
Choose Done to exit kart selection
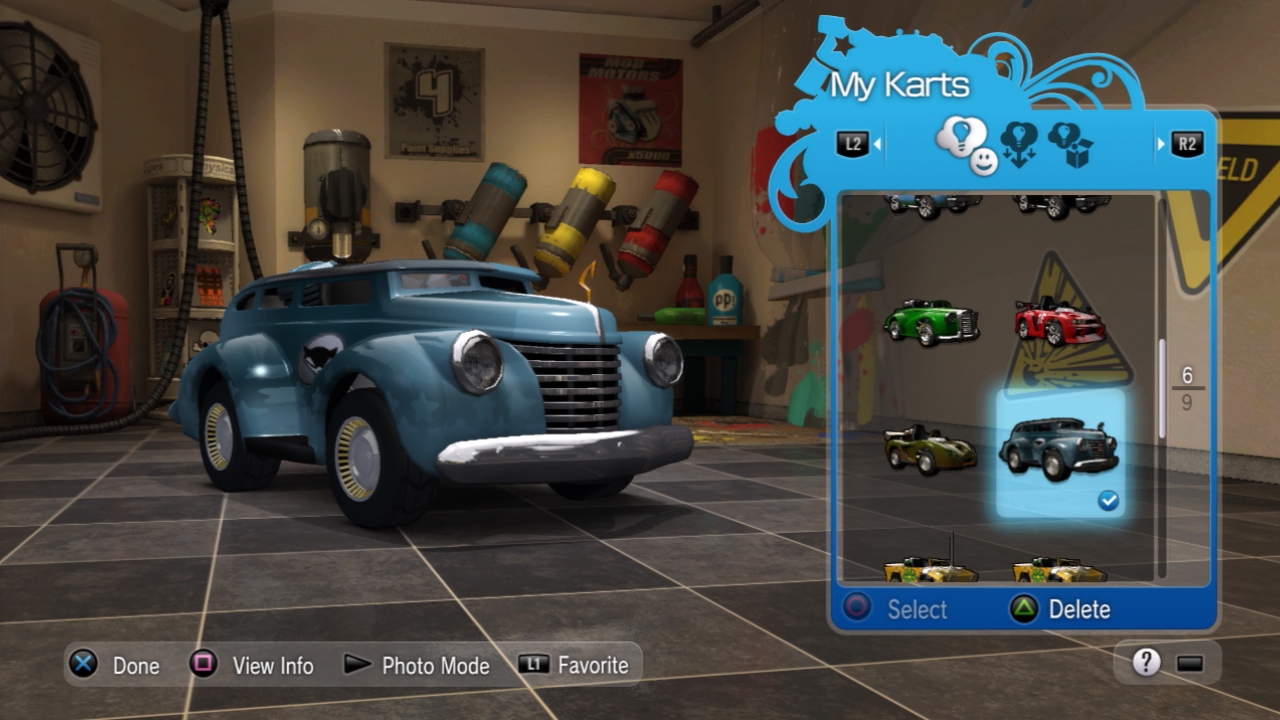(x=116, y=665)
